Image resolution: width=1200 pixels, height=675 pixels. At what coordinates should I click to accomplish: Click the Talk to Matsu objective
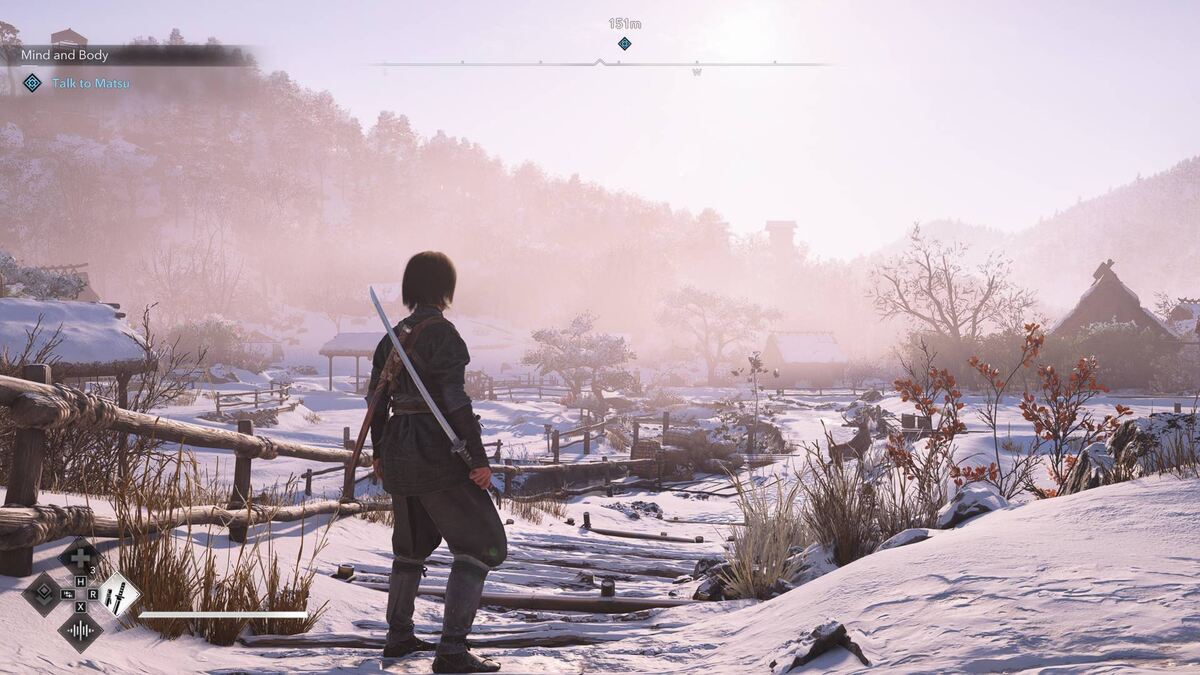(90, 84)
